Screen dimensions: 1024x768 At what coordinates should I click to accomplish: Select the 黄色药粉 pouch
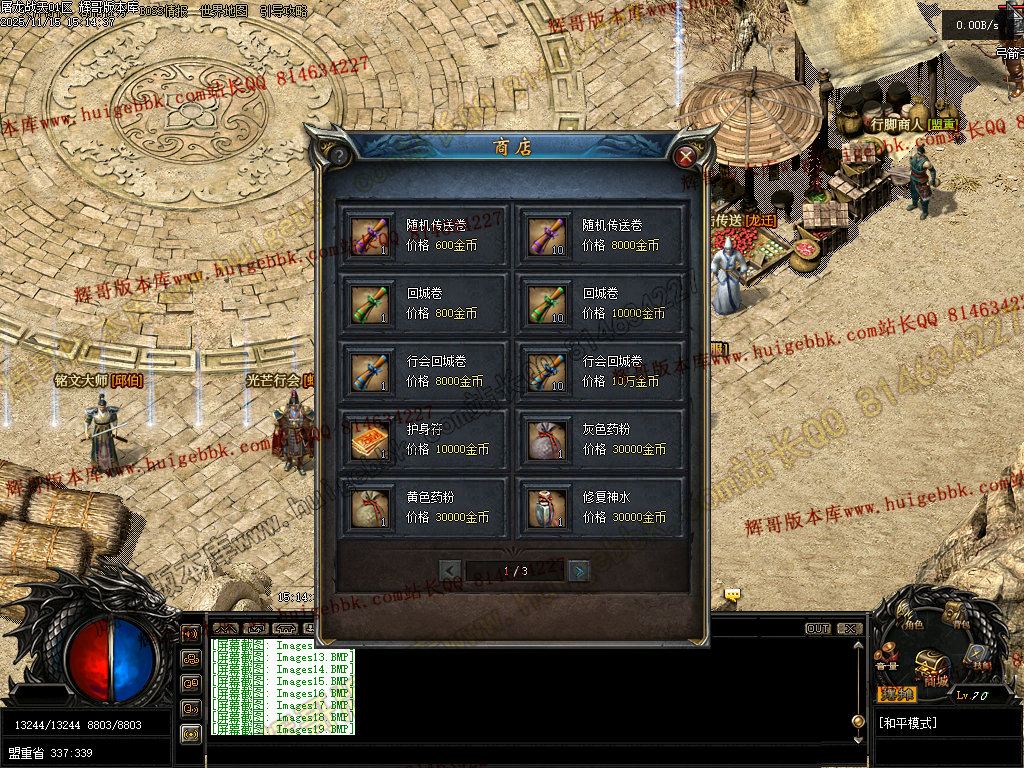(425, 507)
